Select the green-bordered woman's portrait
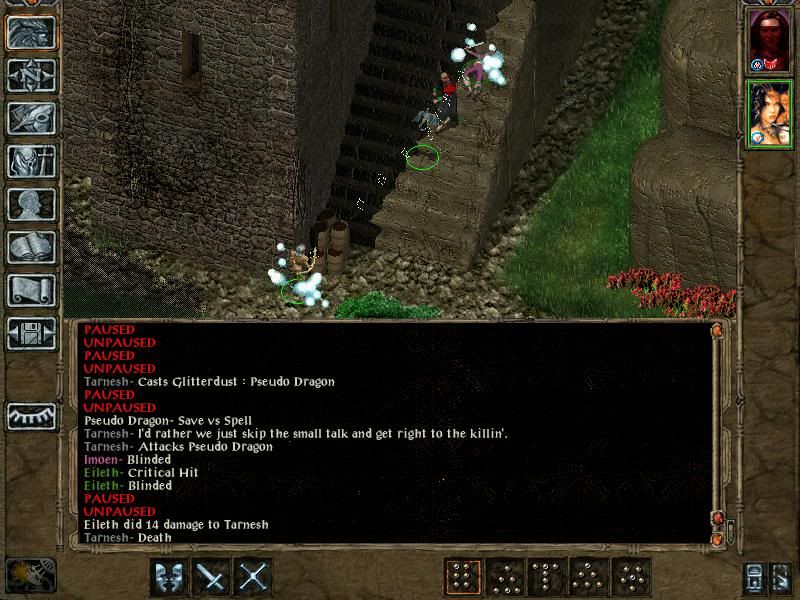Image resolution: width=800 pixels, height=600 pixels. coord(768,113)
